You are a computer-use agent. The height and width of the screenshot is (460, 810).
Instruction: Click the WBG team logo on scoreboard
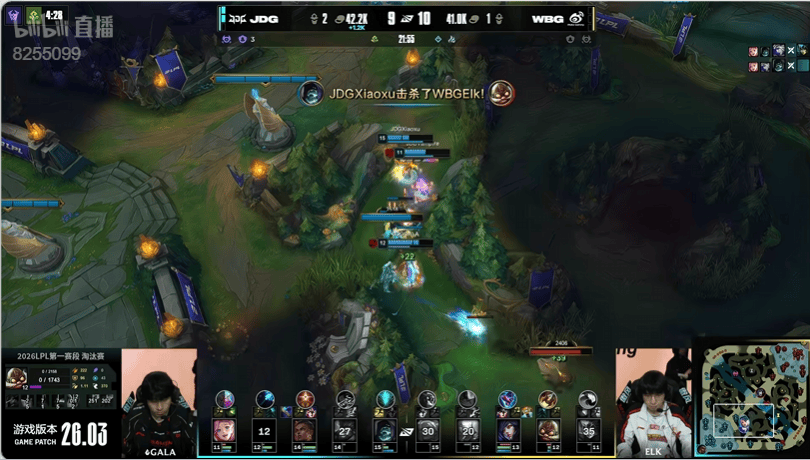(578, 18)
